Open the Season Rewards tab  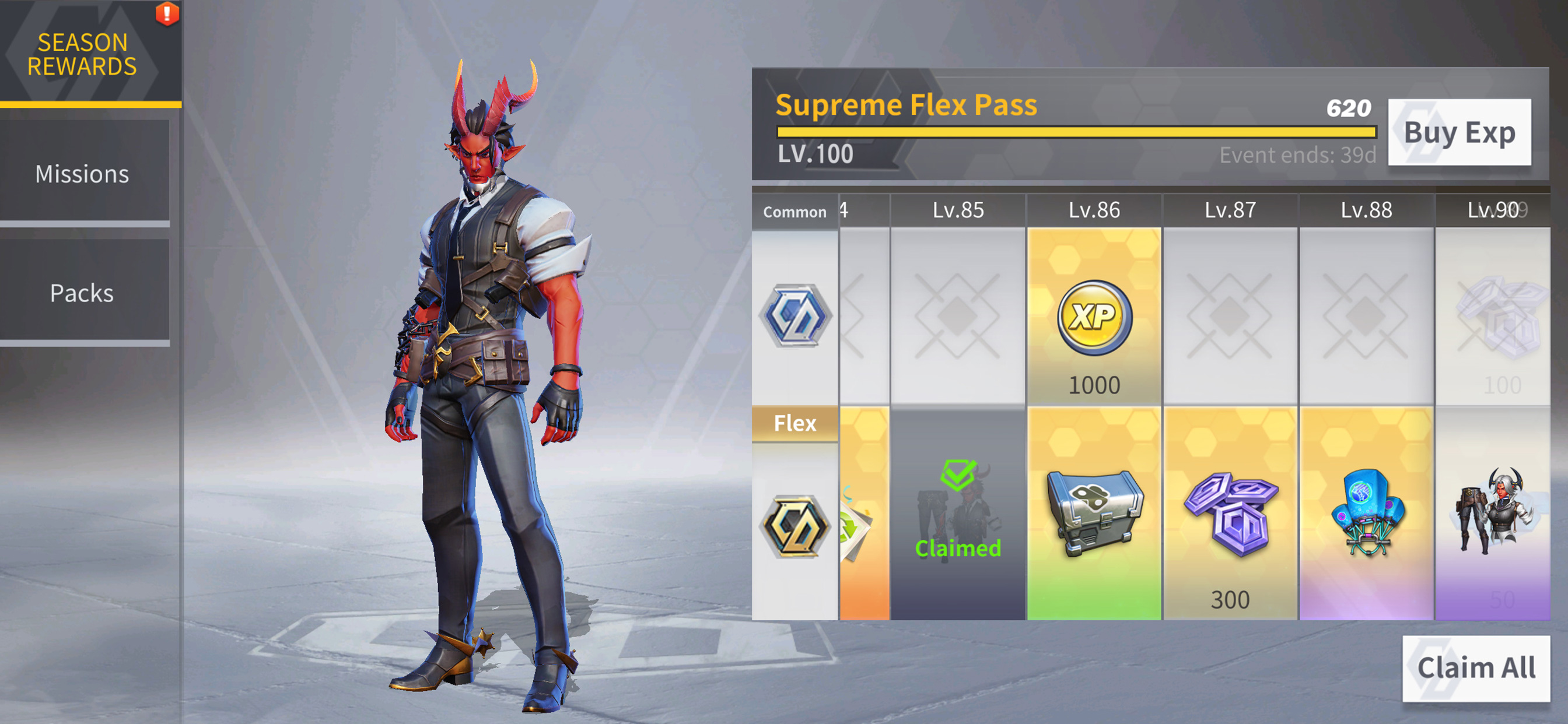83,54
